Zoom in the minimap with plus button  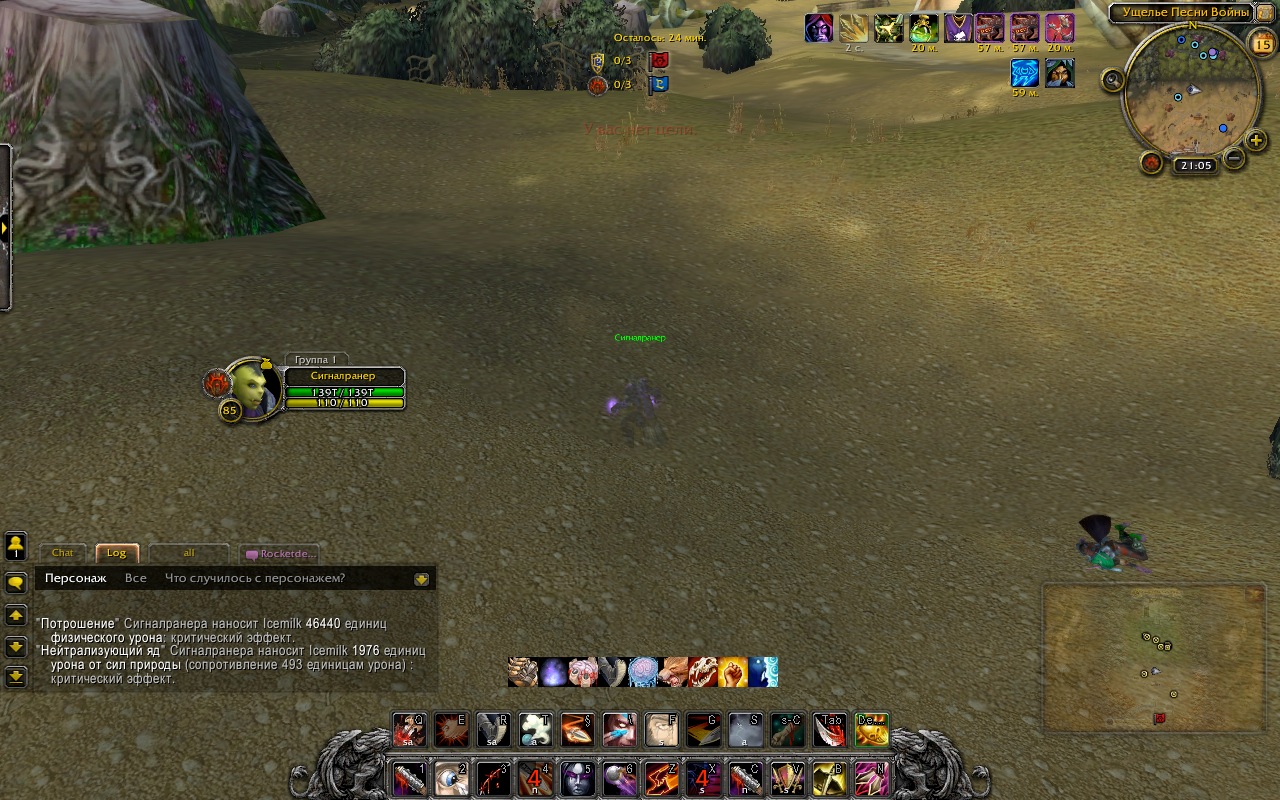click(1256, 141)
